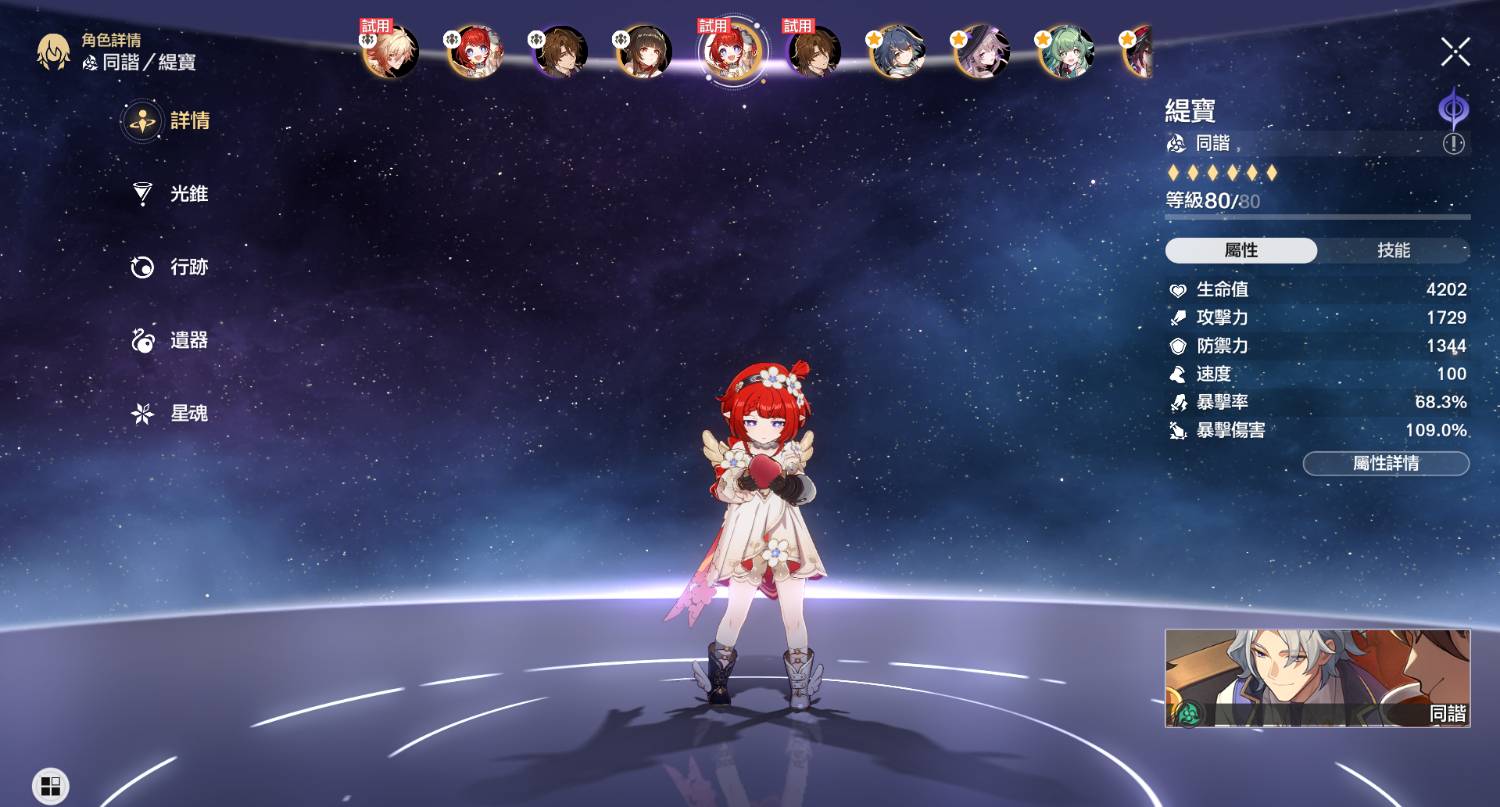Switch to the 技能 skills tab
Screen dimensions: 1500x807
tap(1393, 250)
